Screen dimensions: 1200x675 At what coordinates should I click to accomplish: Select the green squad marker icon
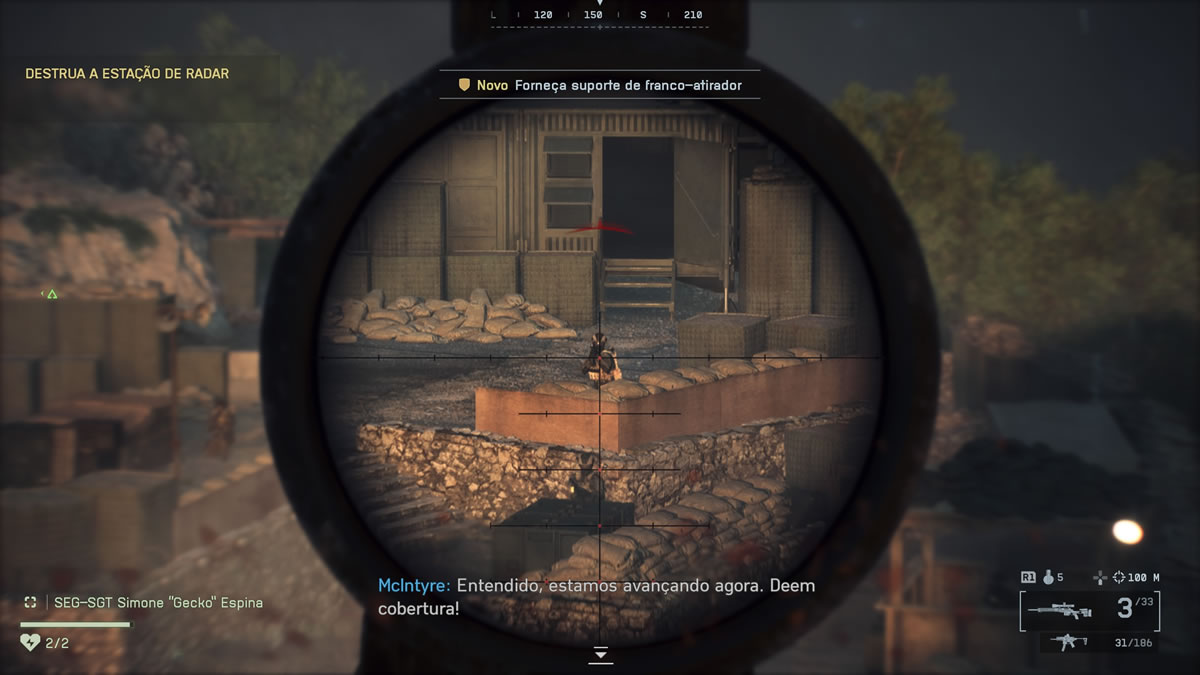coord(52,294)
